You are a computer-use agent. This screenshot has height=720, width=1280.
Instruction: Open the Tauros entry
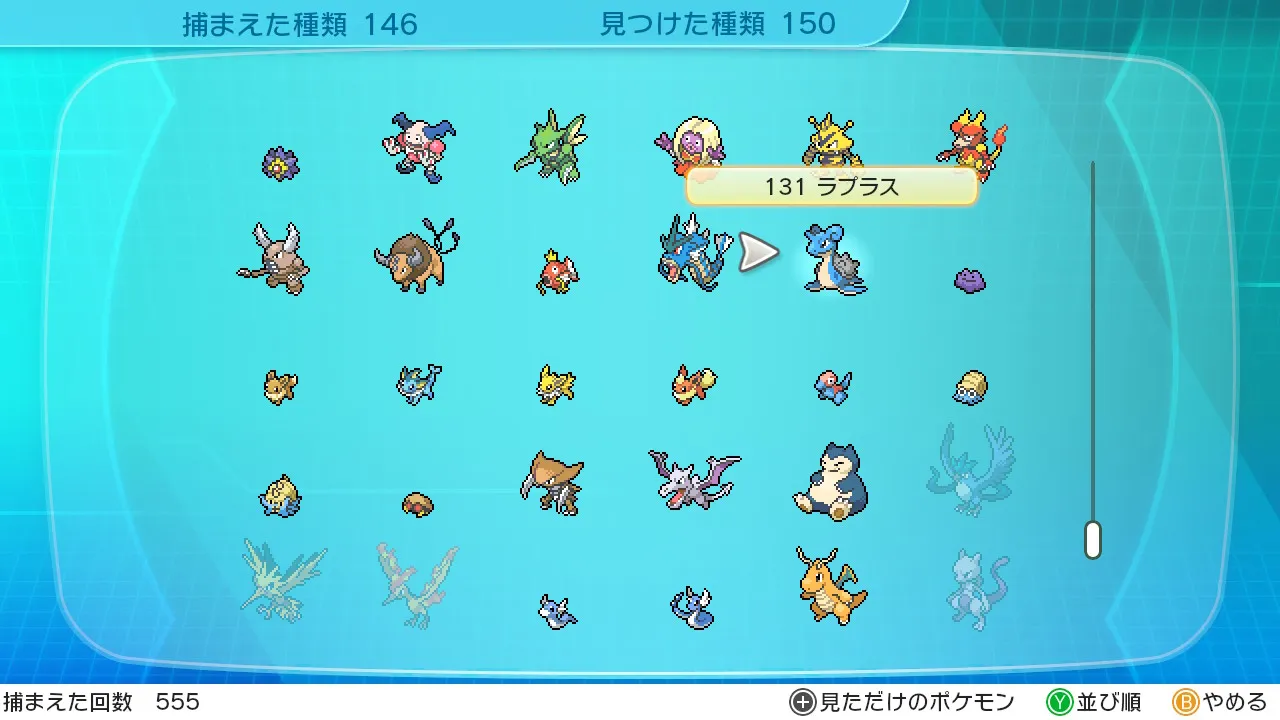[416, 256]
